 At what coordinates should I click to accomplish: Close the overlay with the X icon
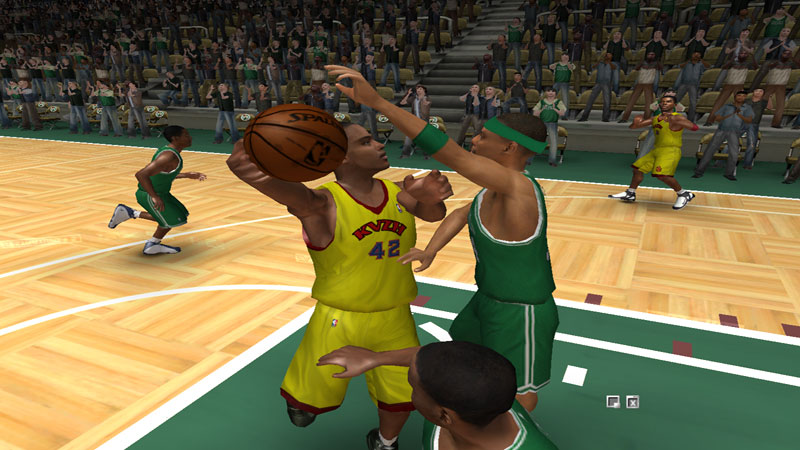coord(632,402)
